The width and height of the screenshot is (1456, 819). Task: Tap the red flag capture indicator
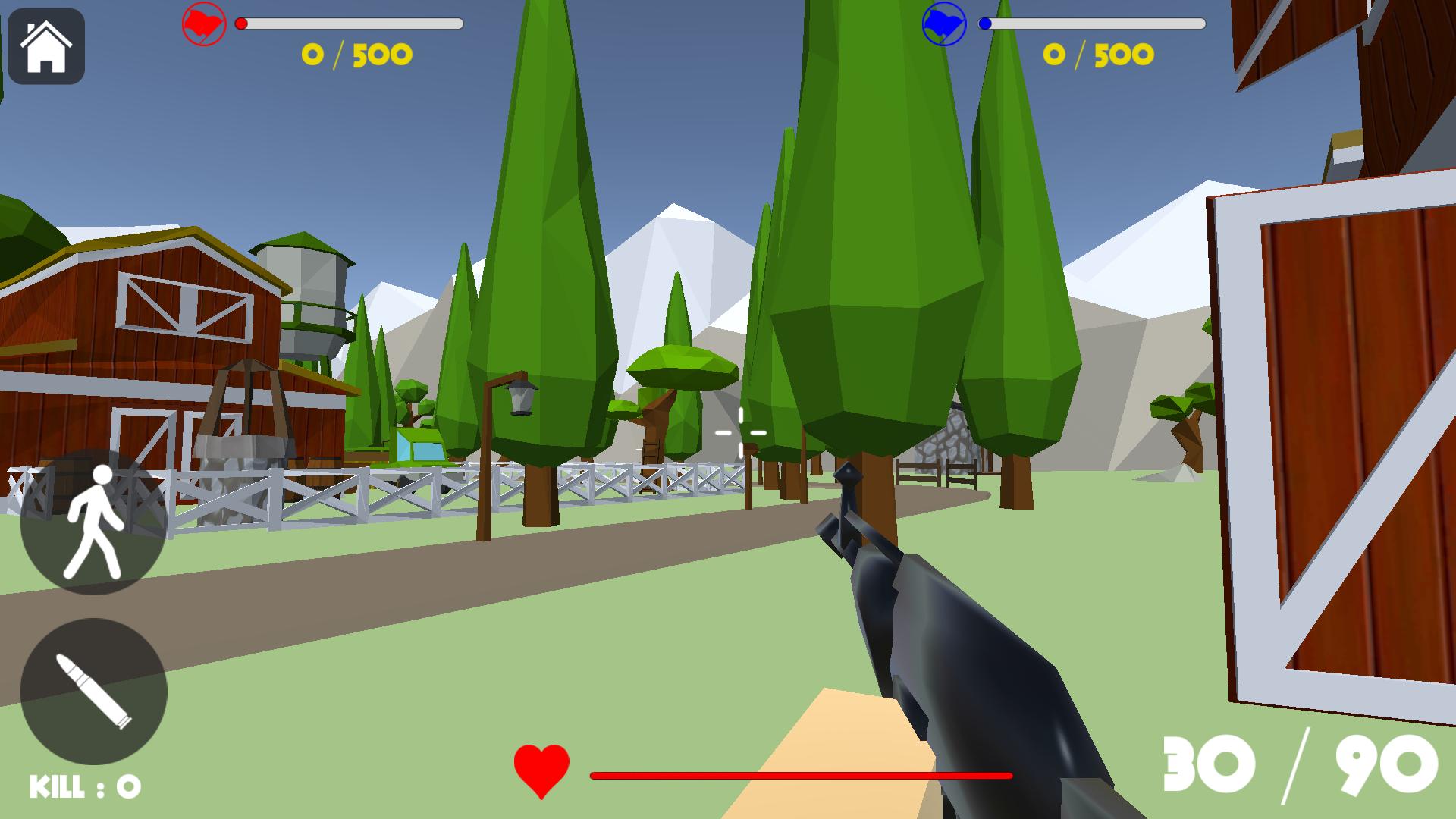click(x=202, y=23)
